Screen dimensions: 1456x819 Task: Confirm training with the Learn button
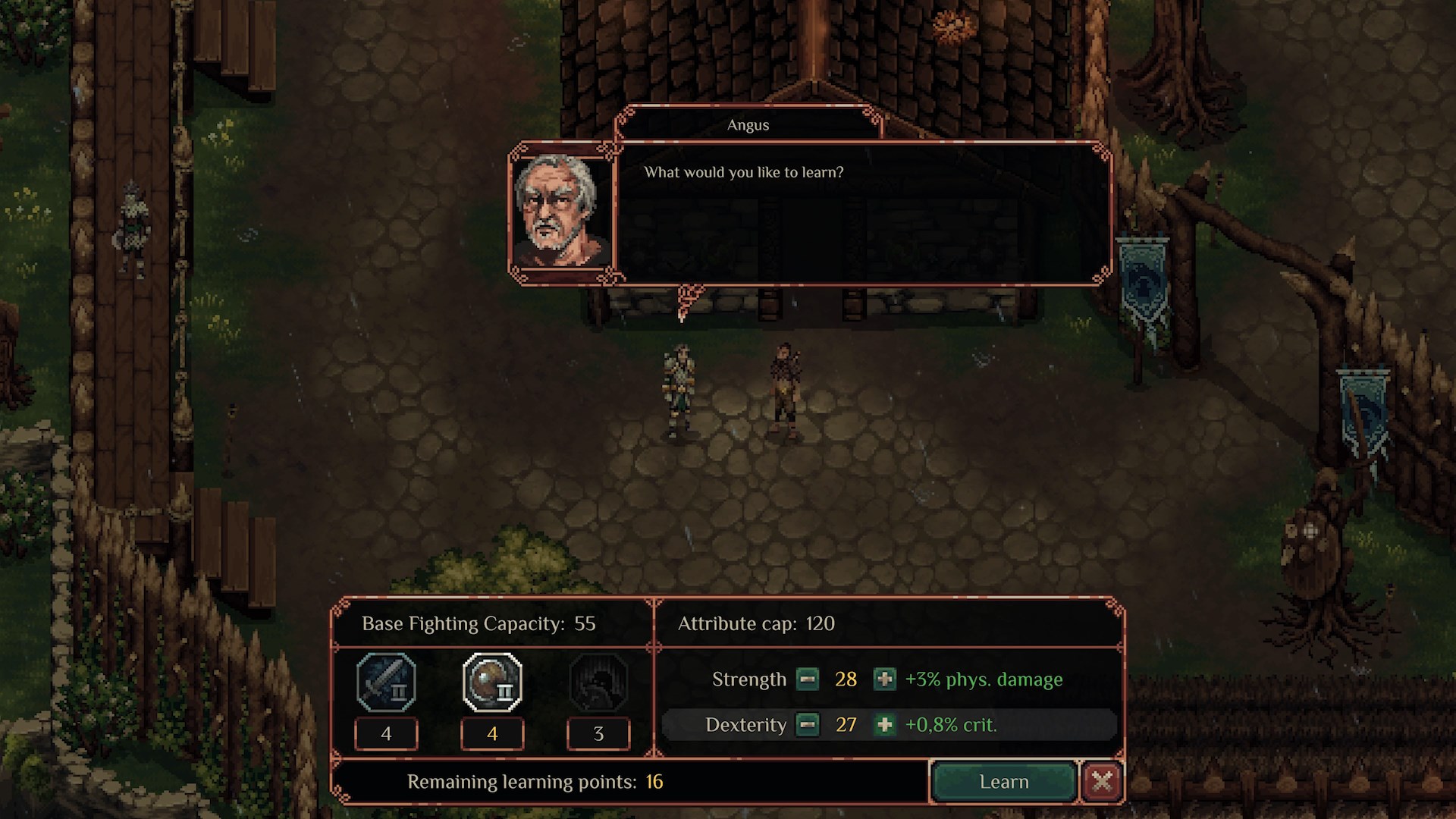(x=1003, y=782)
